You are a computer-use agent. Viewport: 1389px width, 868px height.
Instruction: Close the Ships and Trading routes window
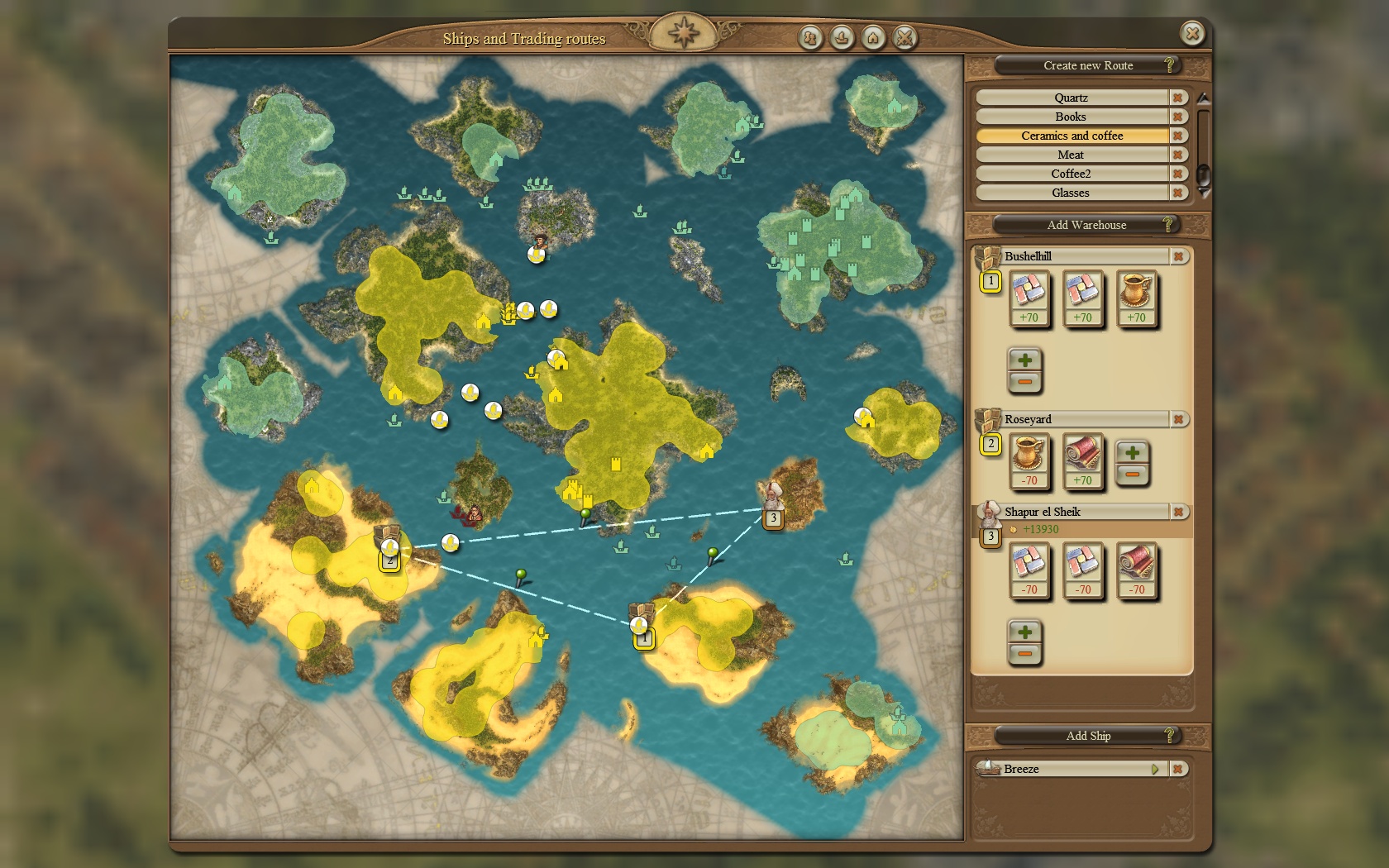coord(1192,33)
